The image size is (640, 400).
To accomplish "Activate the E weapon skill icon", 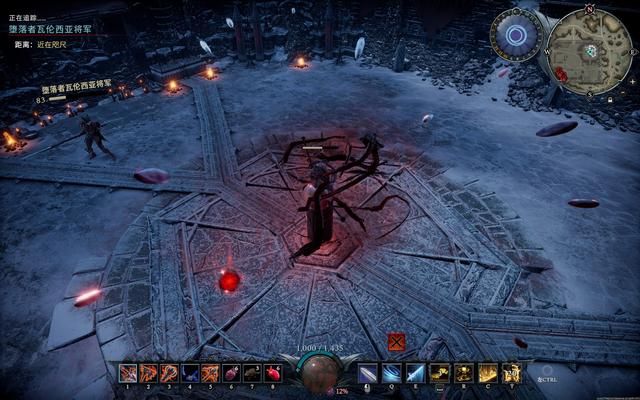I will click(415, 373).
